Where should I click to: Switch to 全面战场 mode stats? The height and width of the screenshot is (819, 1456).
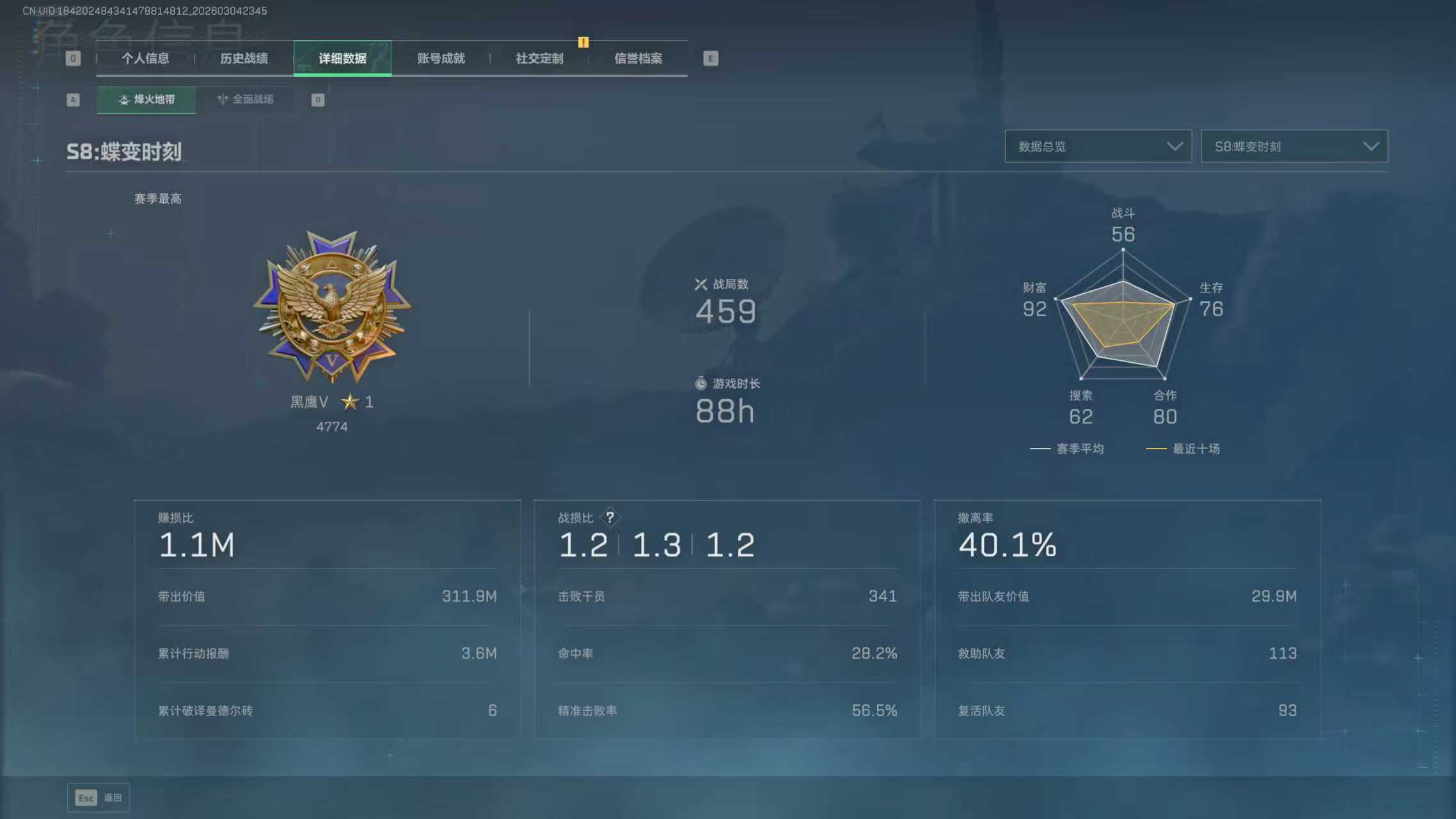246,100
